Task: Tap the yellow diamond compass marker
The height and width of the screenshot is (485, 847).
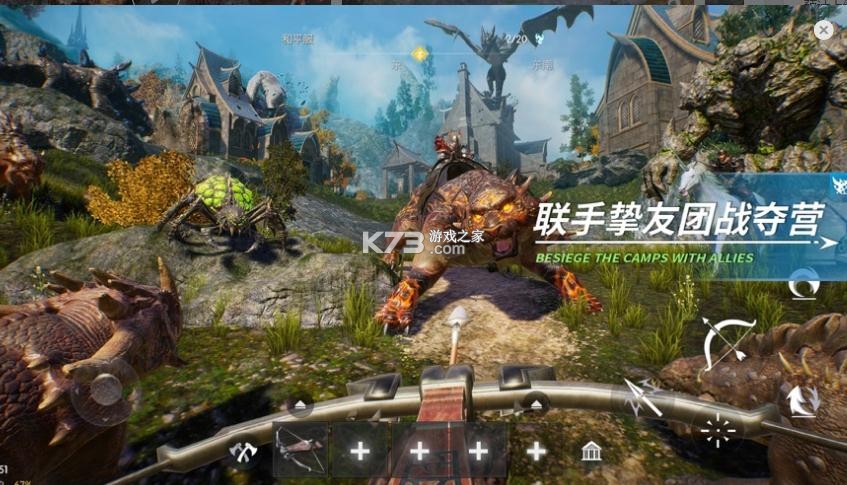Action: 420,53
